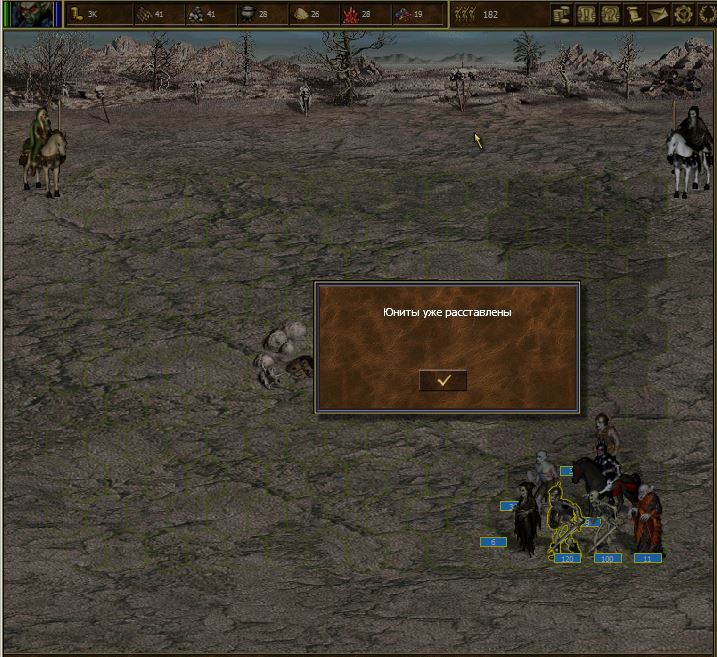Open the stacked coins market button
This screenshot has height=657, width=717.
[x=561, y=14]
